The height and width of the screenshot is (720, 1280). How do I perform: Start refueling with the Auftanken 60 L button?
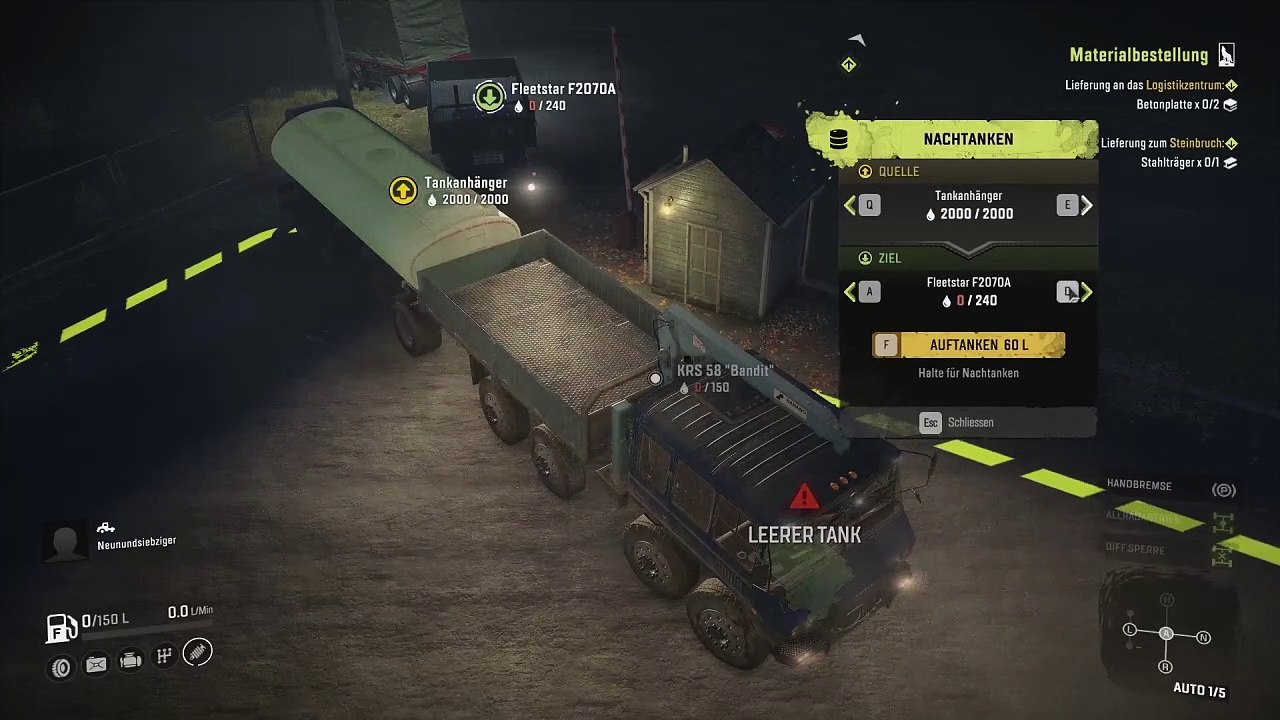point(968,345)
